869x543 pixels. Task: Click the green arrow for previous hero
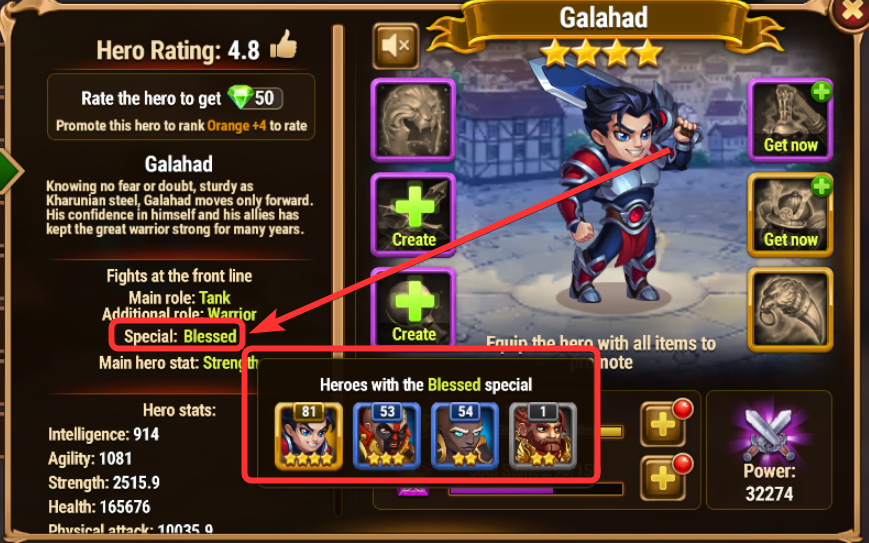8,172
